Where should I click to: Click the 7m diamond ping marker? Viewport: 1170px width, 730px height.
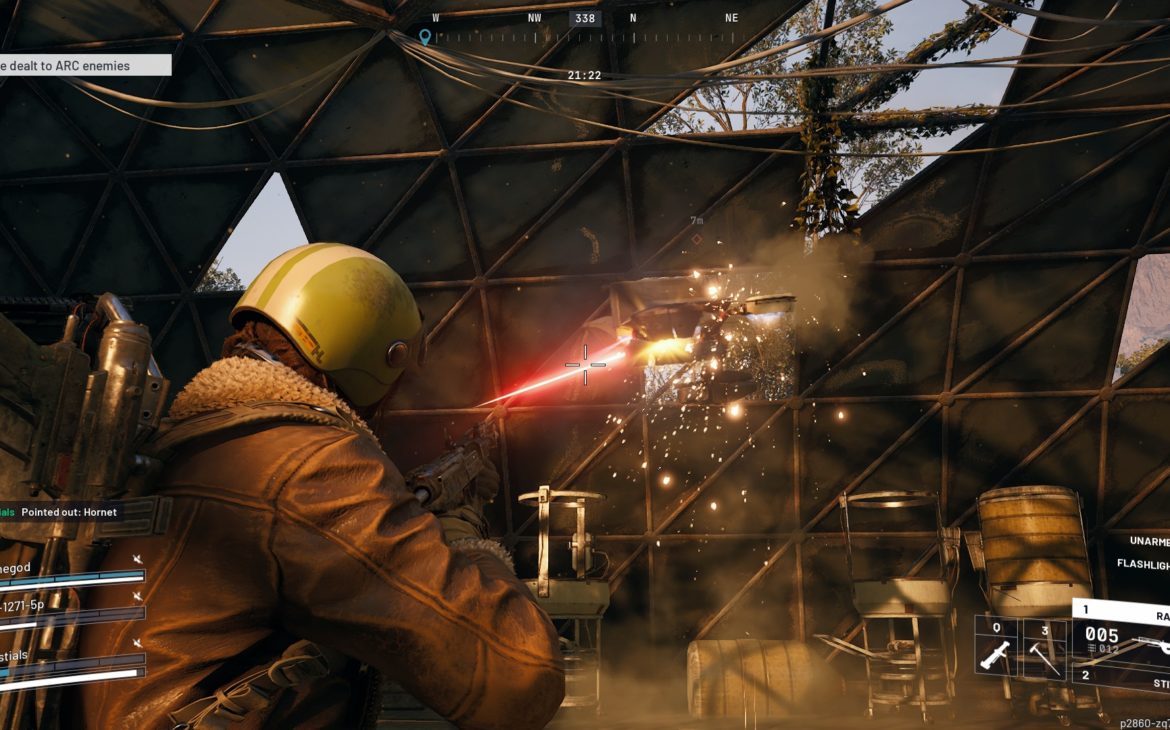point(696,239)
